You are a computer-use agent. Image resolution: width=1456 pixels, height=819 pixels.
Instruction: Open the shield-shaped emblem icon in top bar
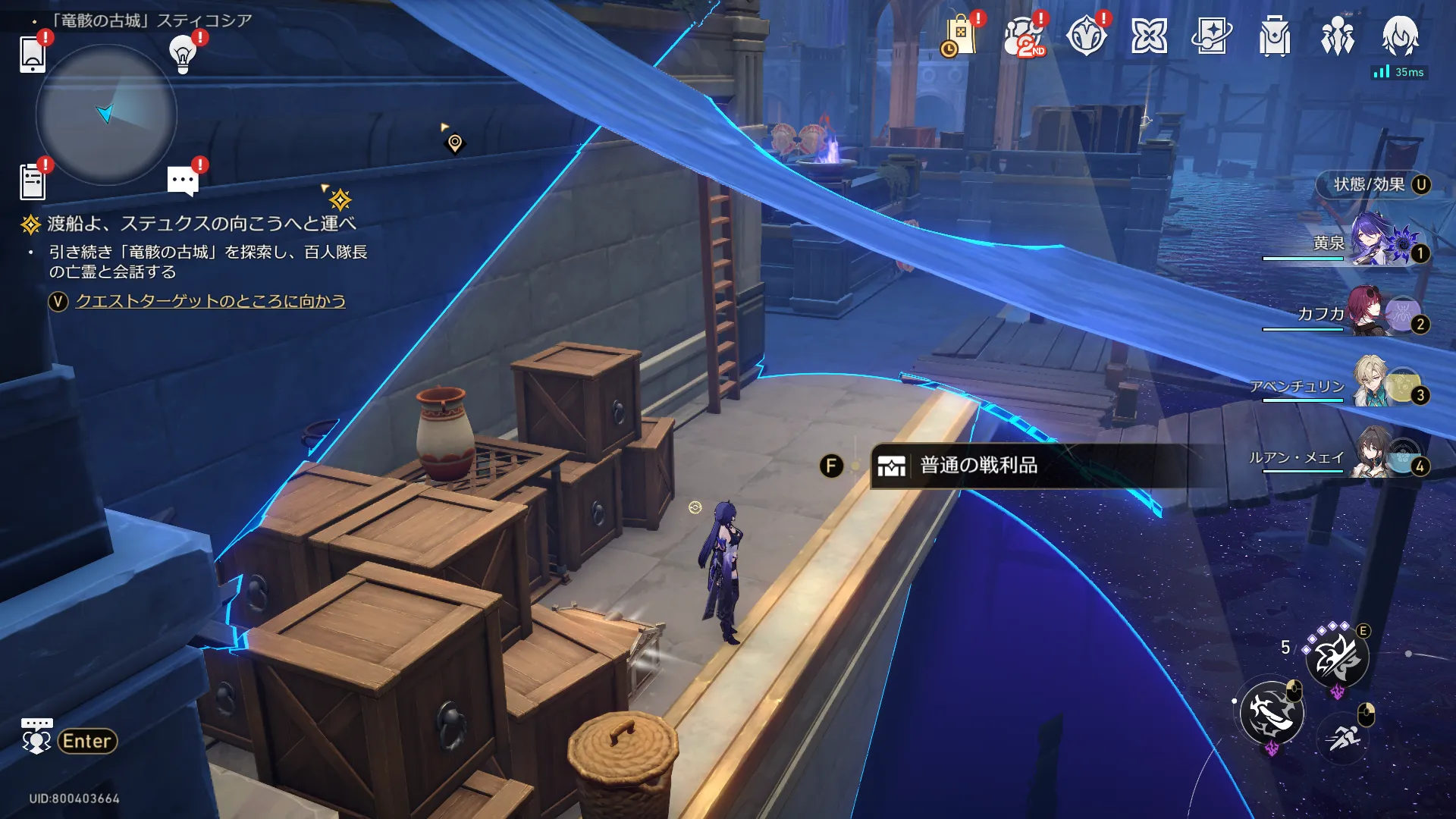(x=1086, y=36)
